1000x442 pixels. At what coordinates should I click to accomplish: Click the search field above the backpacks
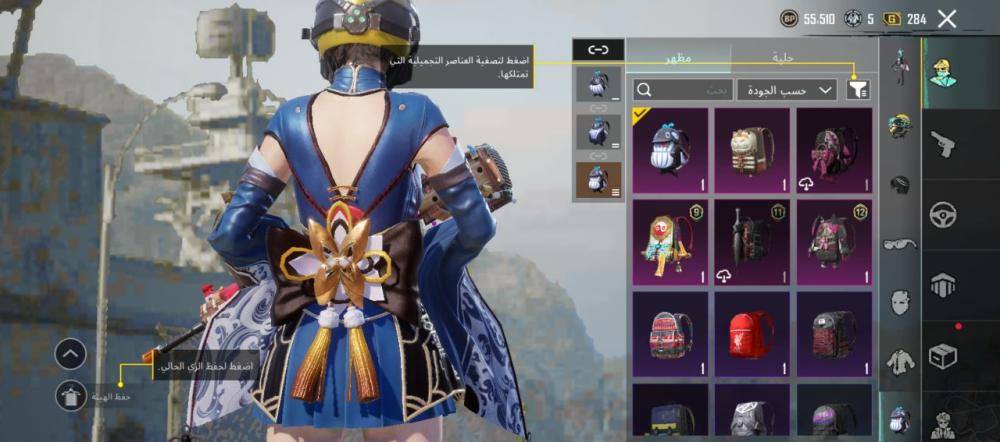[683, 90]
